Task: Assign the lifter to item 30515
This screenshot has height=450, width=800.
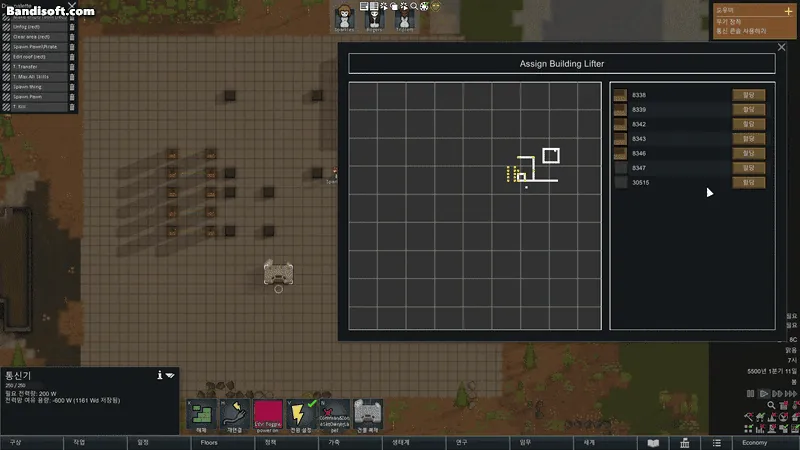Action: click(x=748, y=183)
